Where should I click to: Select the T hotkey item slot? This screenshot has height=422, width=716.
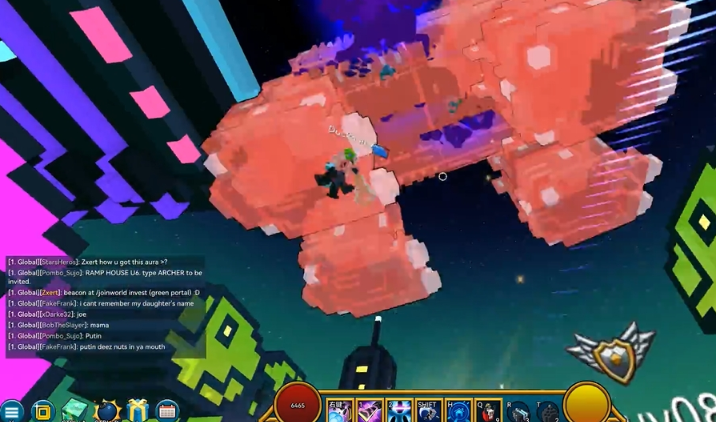click(x=549, y=411)
